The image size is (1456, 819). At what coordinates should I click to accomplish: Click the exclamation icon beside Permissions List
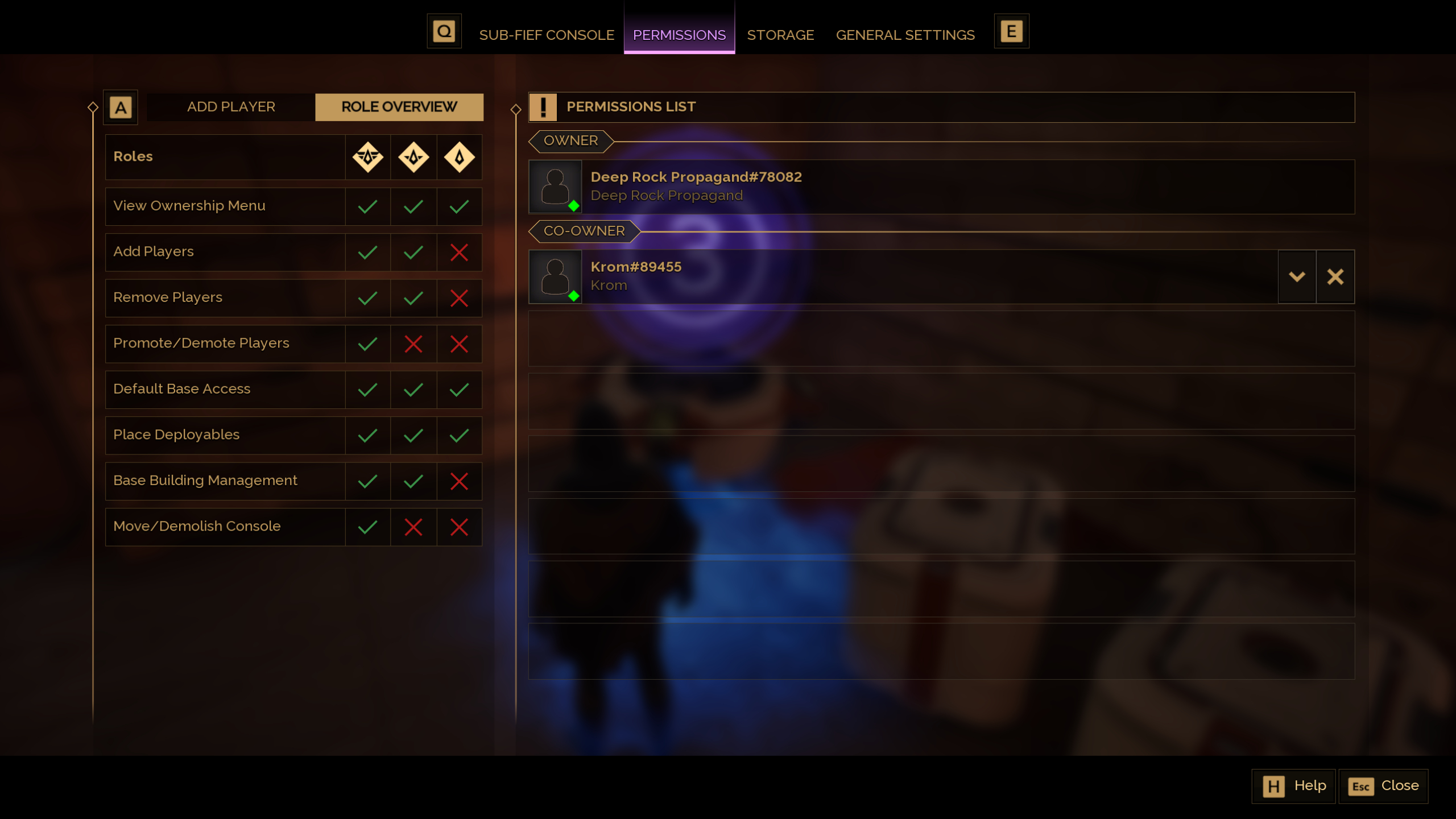point(543,107)
